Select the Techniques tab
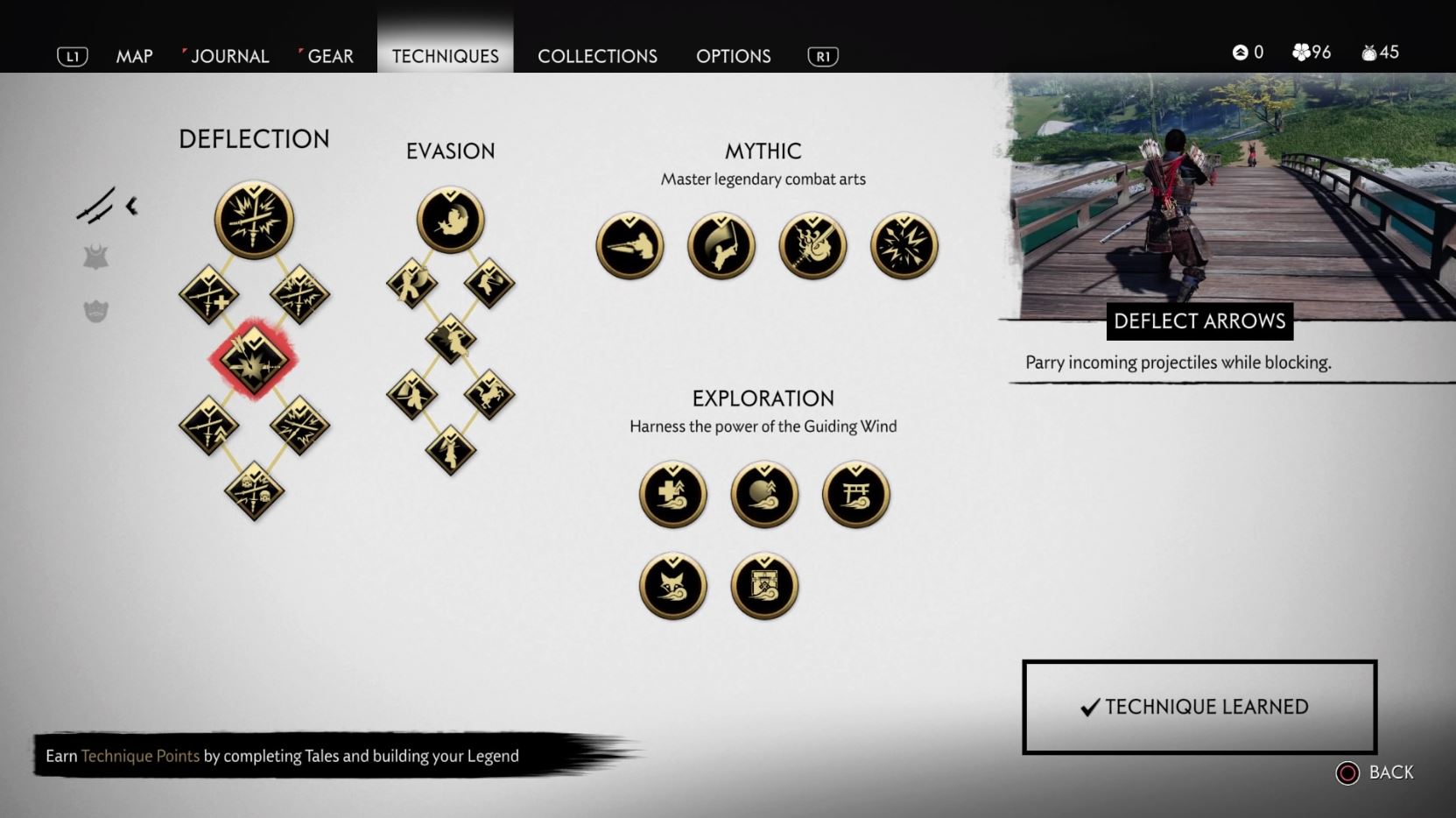 click(x=445, y=56)
